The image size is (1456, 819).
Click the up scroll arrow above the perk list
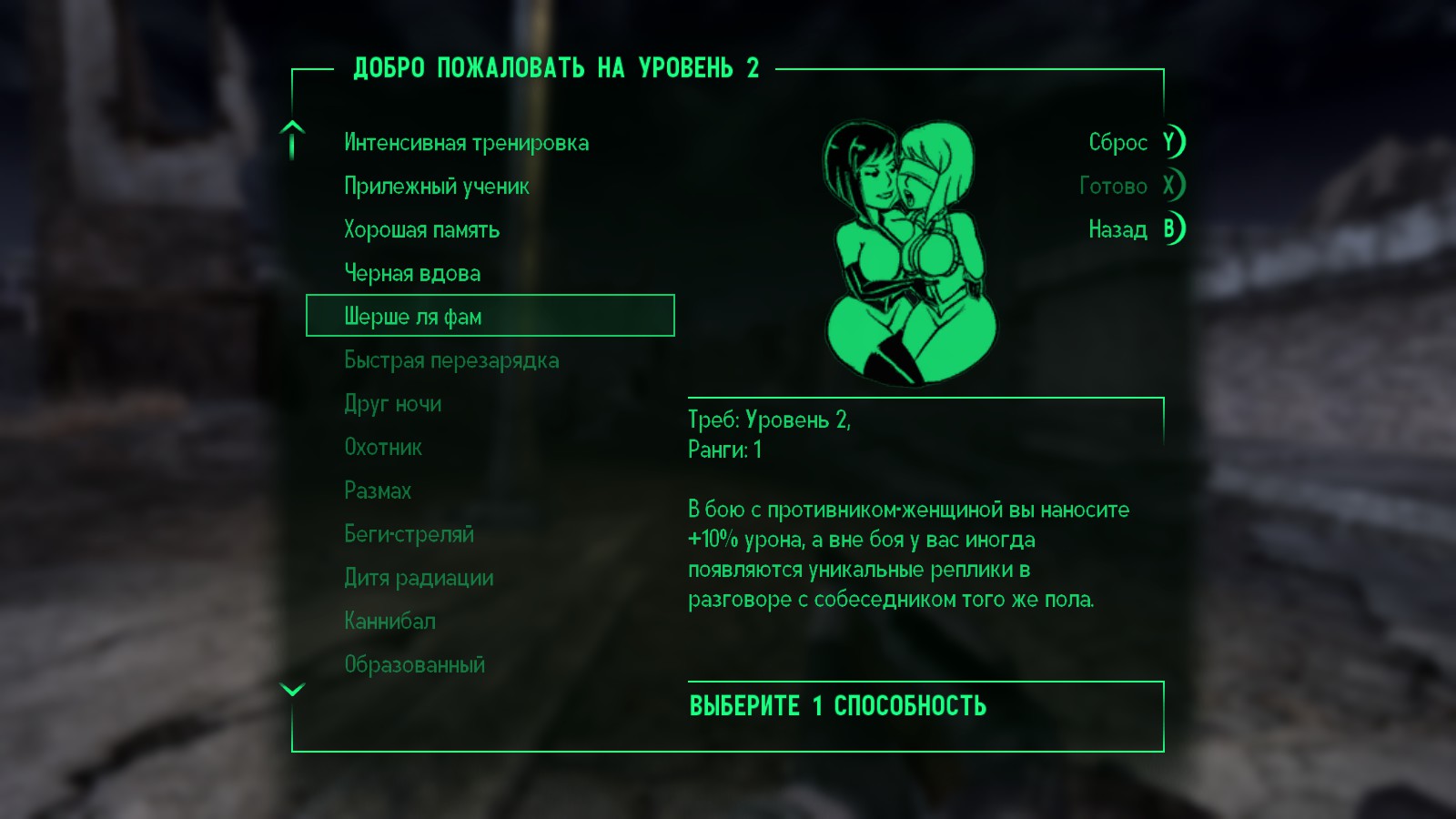pyautogui.click(x=291, y=141)
